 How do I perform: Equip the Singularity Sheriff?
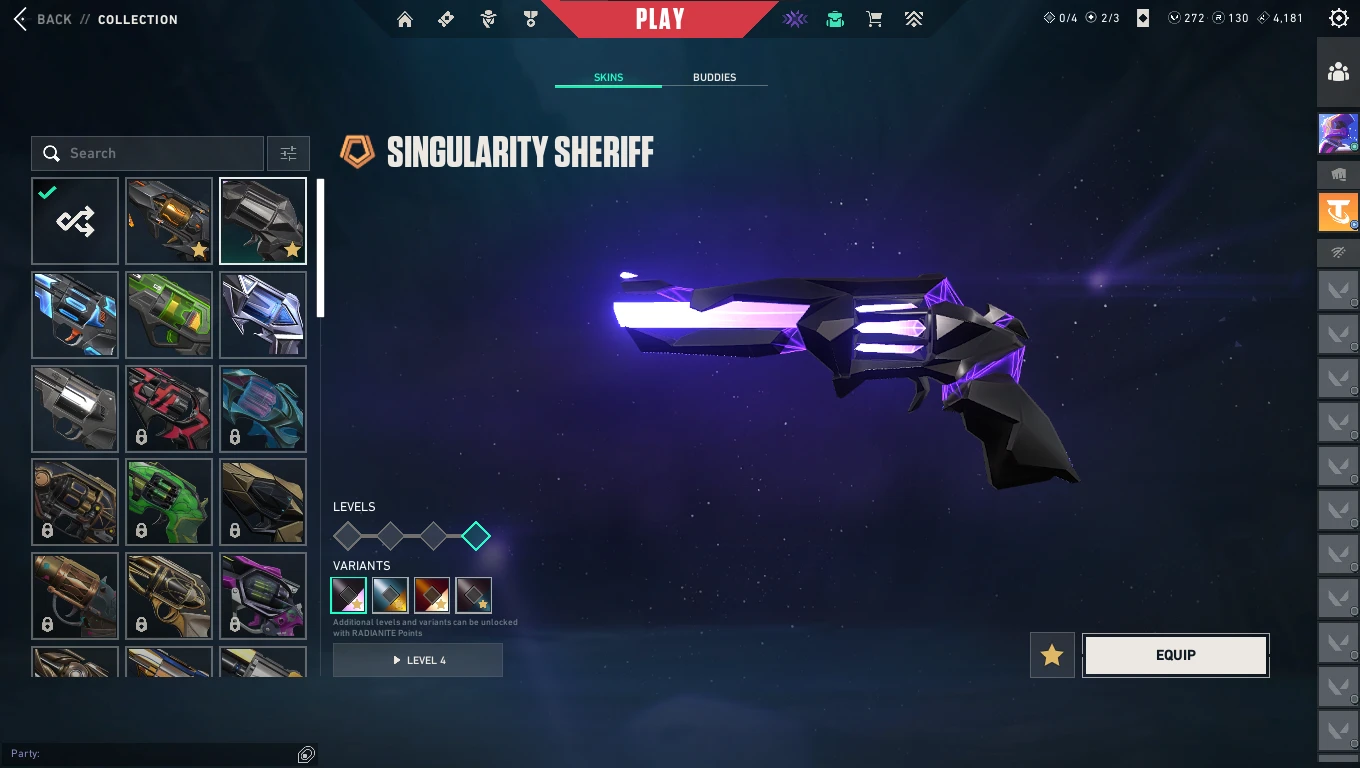(x=1175, y=655)
